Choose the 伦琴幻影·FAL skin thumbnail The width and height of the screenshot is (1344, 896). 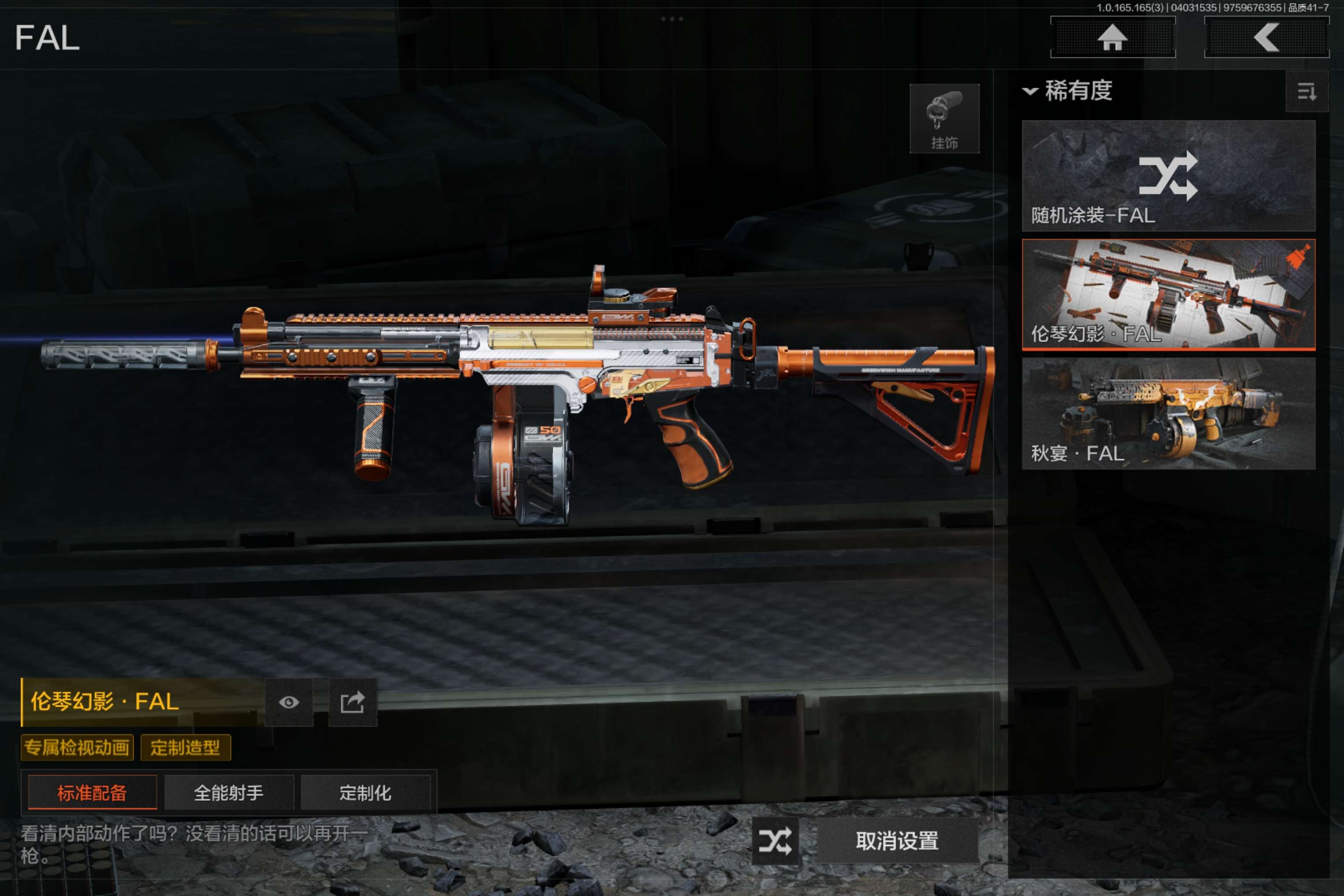point(1168,294)
